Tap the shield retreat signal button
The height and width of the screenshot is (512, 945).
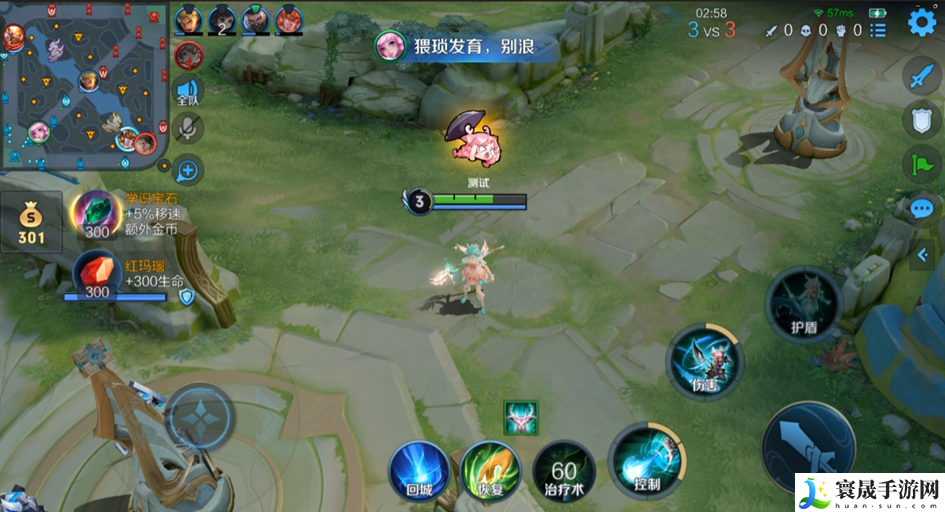coord(922,120)
